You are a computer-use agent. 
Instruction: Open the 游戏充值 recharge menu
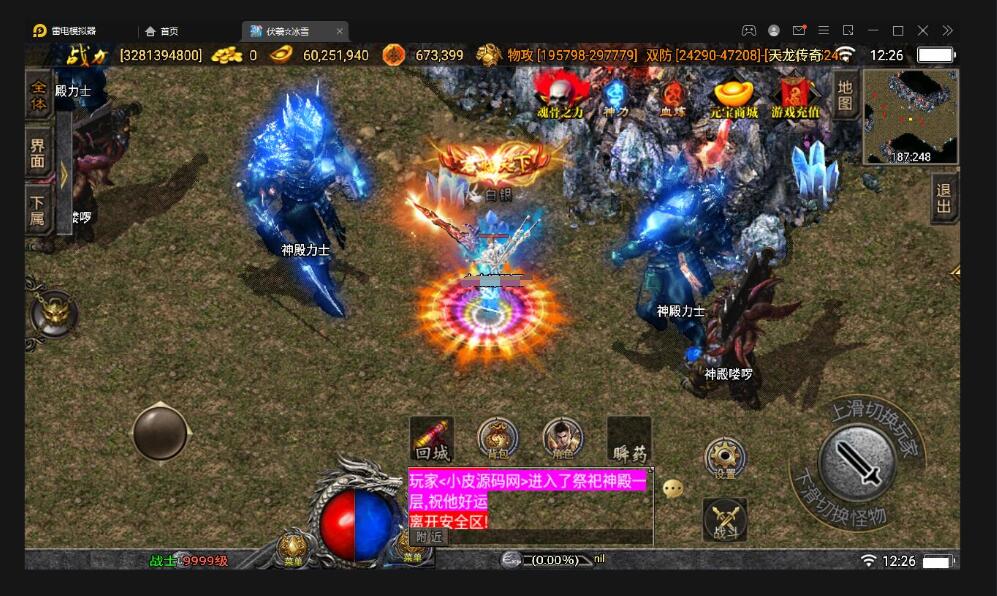click(x=795, y=98)
